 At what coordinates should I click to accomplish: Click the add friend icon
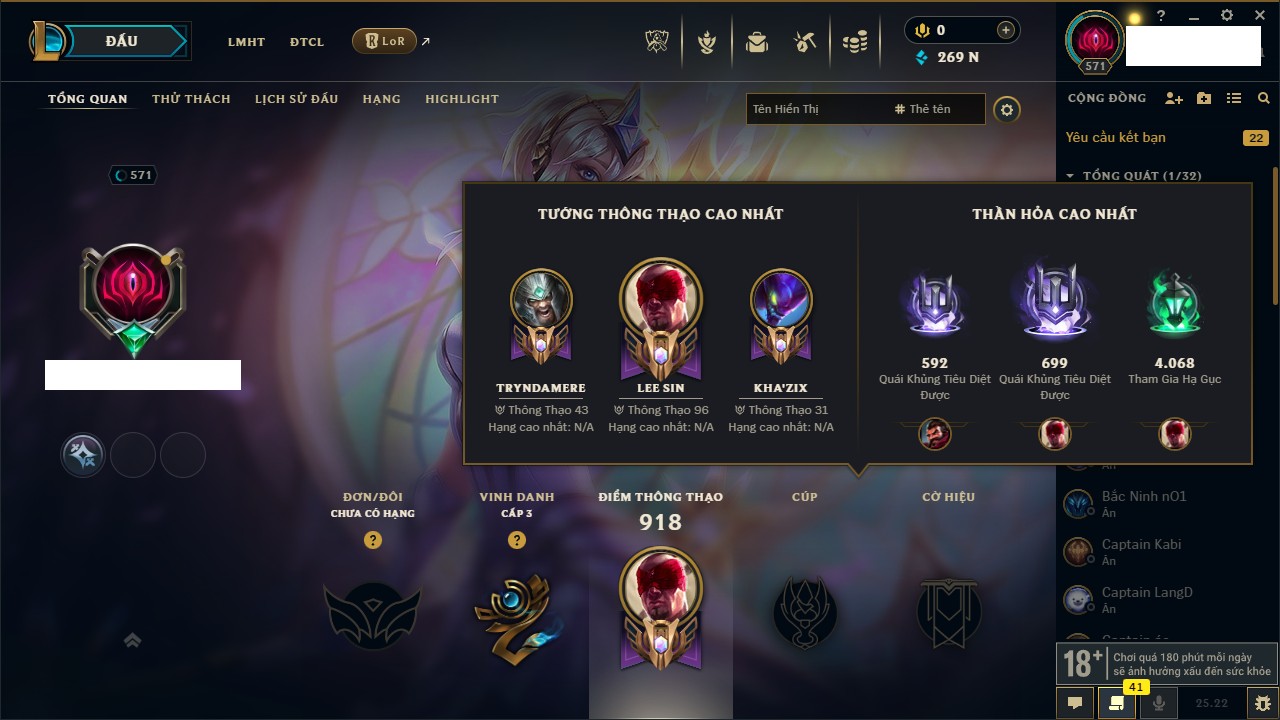coord(1174,98)
